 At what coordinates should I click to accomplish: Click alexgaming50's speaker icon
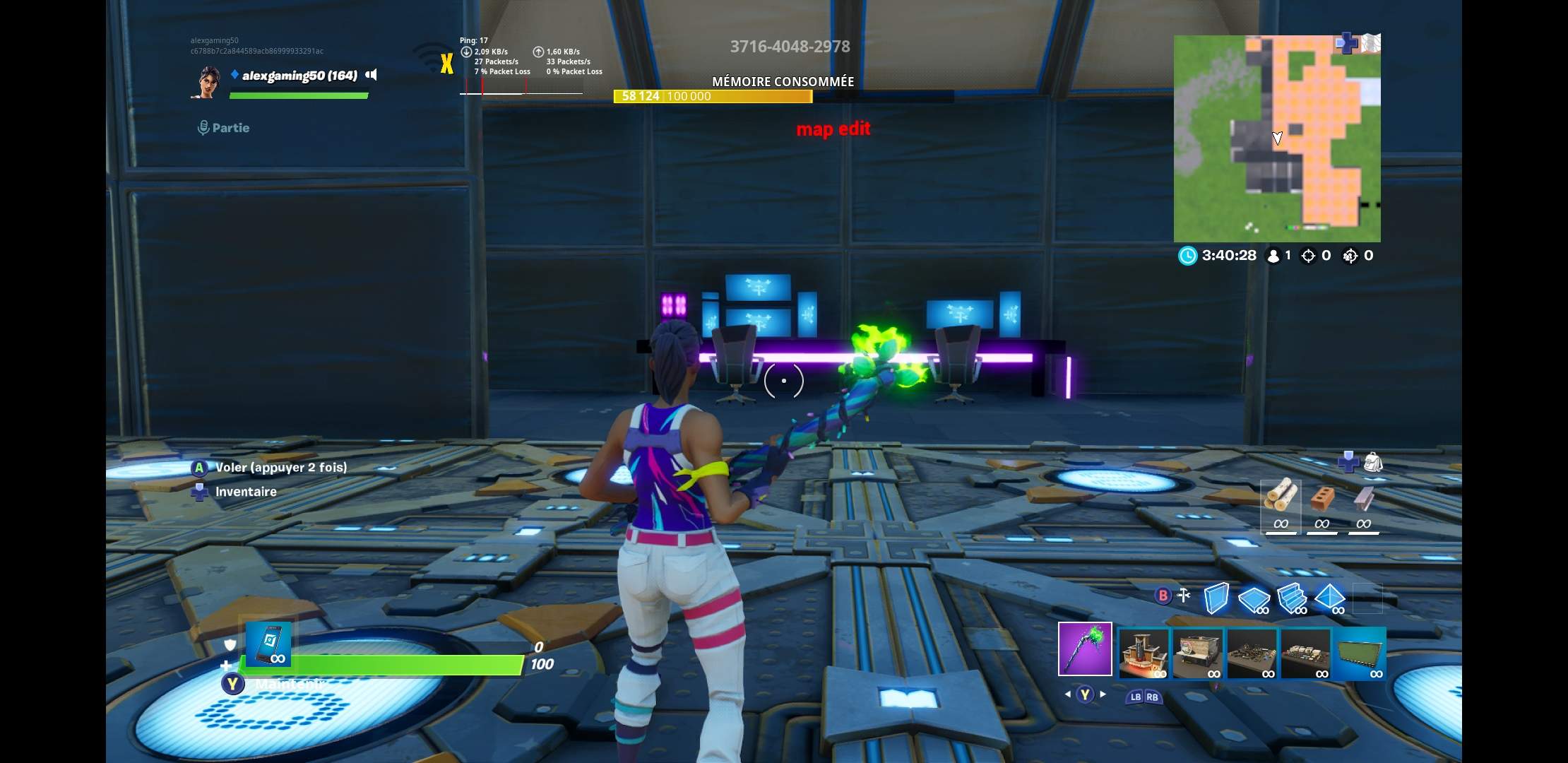tap(372, 75)
